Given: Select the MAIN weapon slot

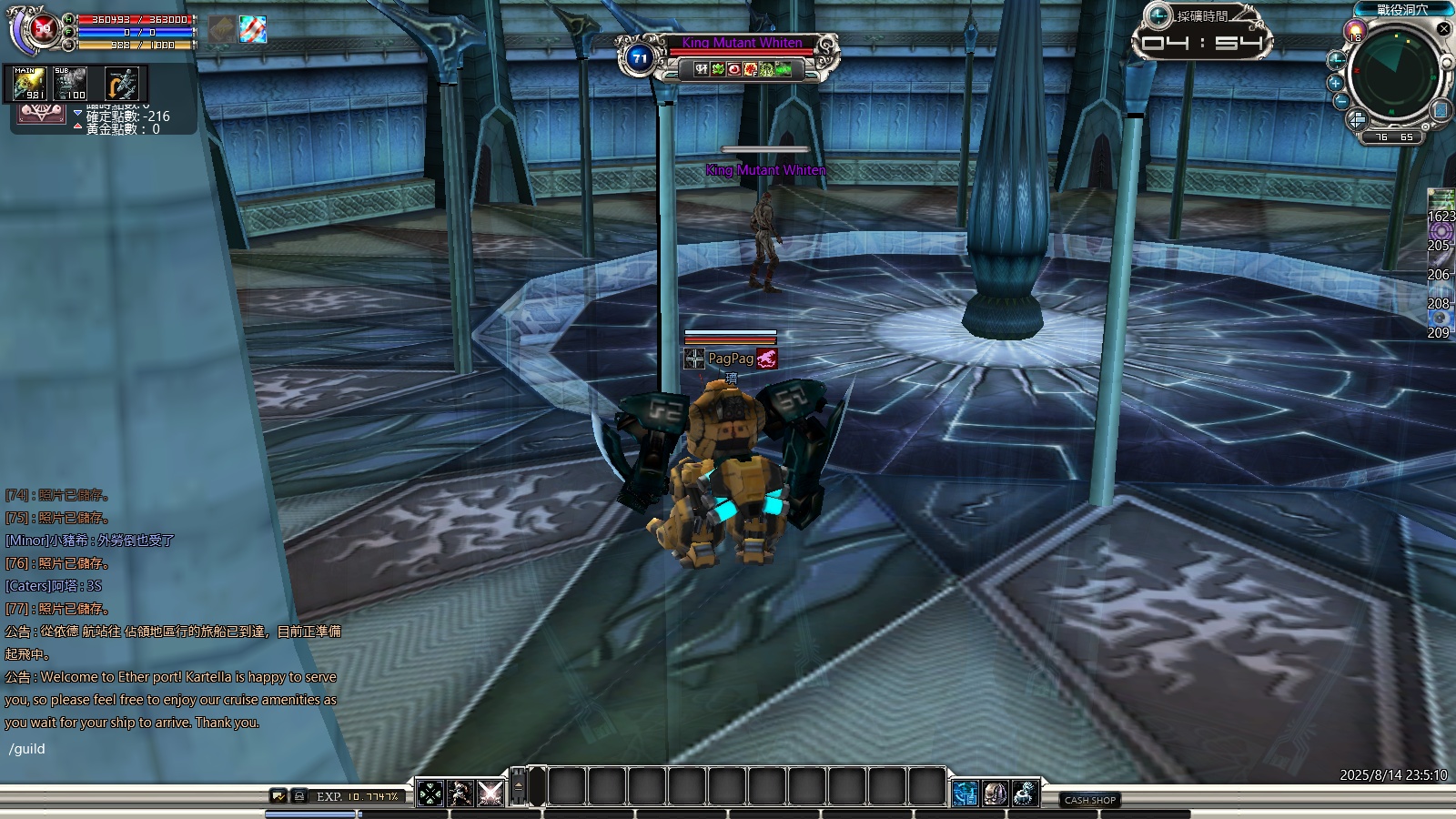Looking at the screenshot, I should coord(29,84).
